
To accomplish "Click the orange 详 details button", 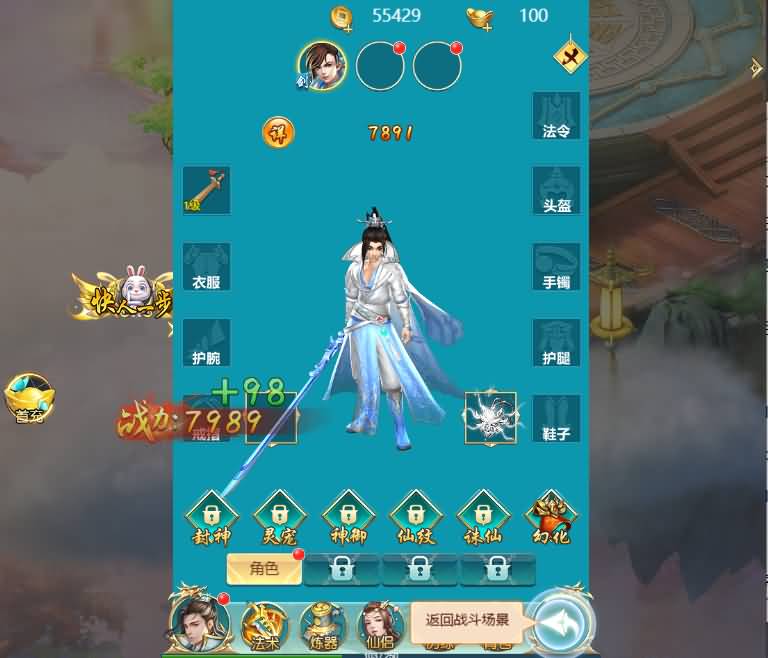I will pyautogui.click(x=278, y=132).
